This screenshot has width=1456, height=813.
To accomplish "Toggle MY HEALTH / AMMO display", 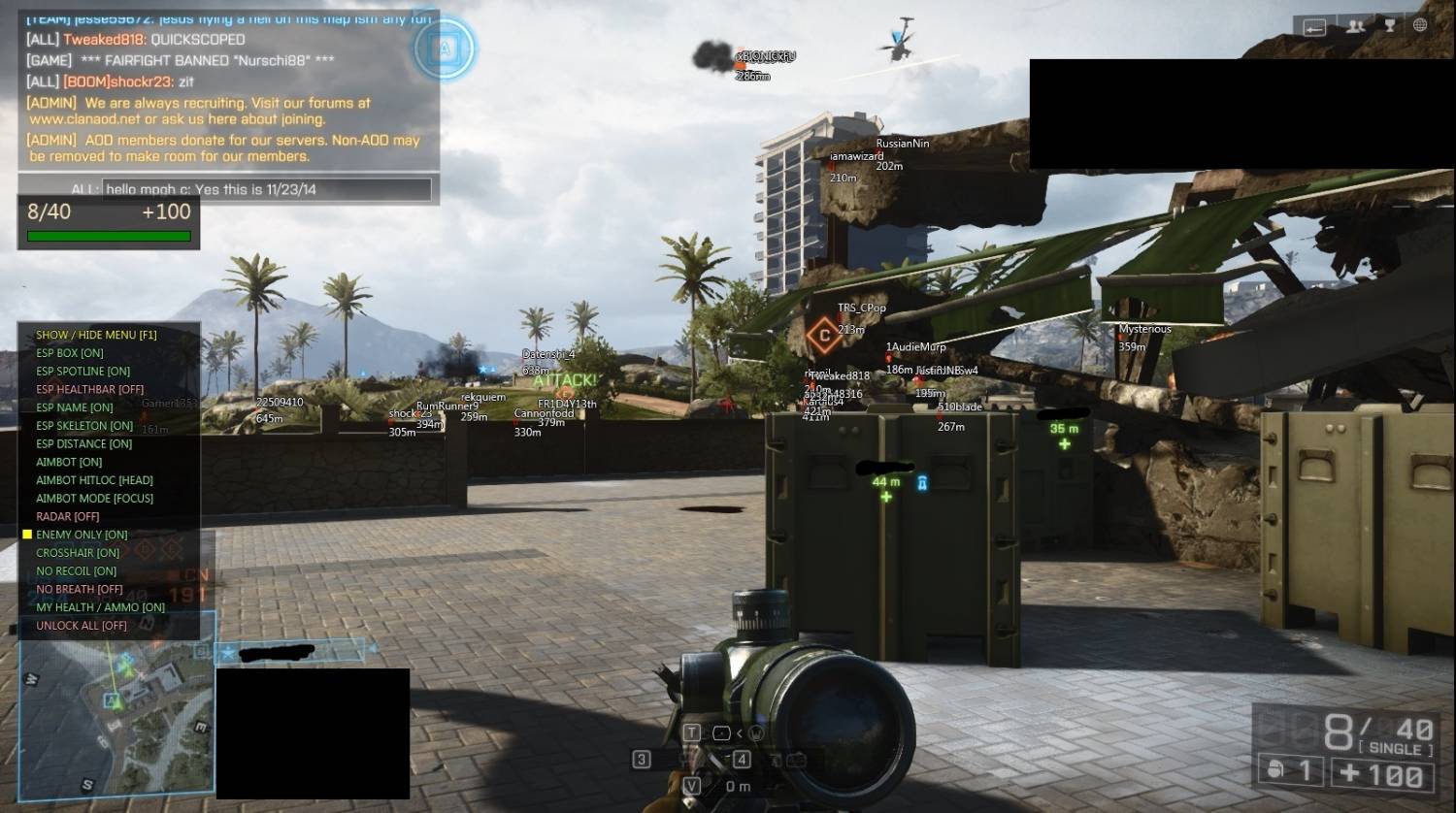I will (100, 607).
